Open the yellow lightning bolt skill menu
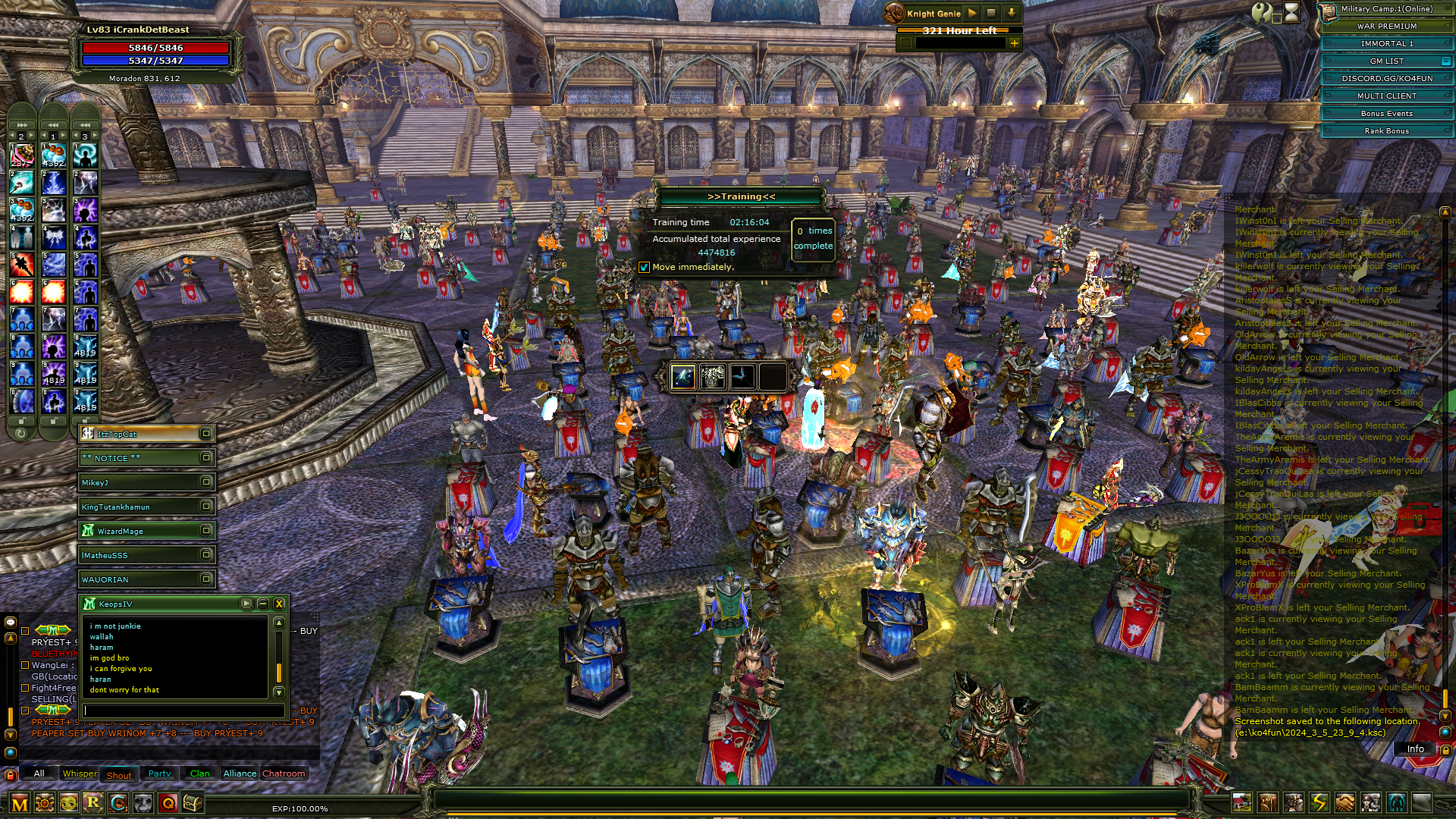The image size is (1456, 819). coord(1319,802)
